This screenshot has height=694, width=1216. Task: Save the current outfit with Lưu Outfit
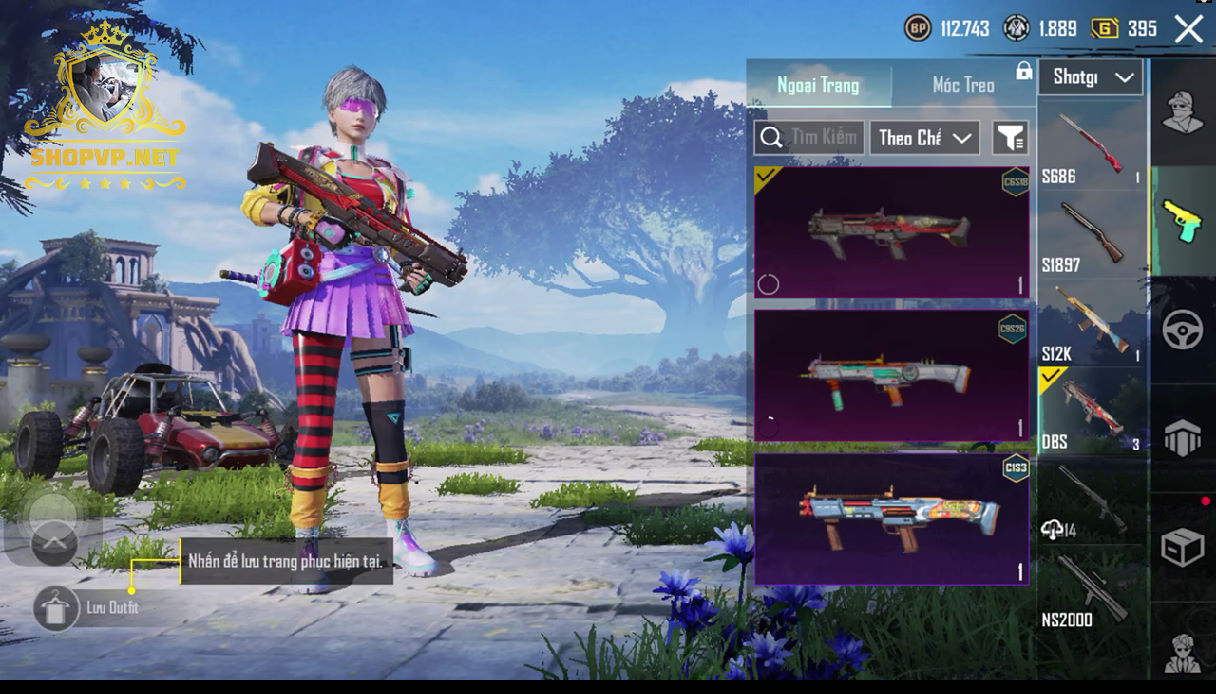pos(58,608)
